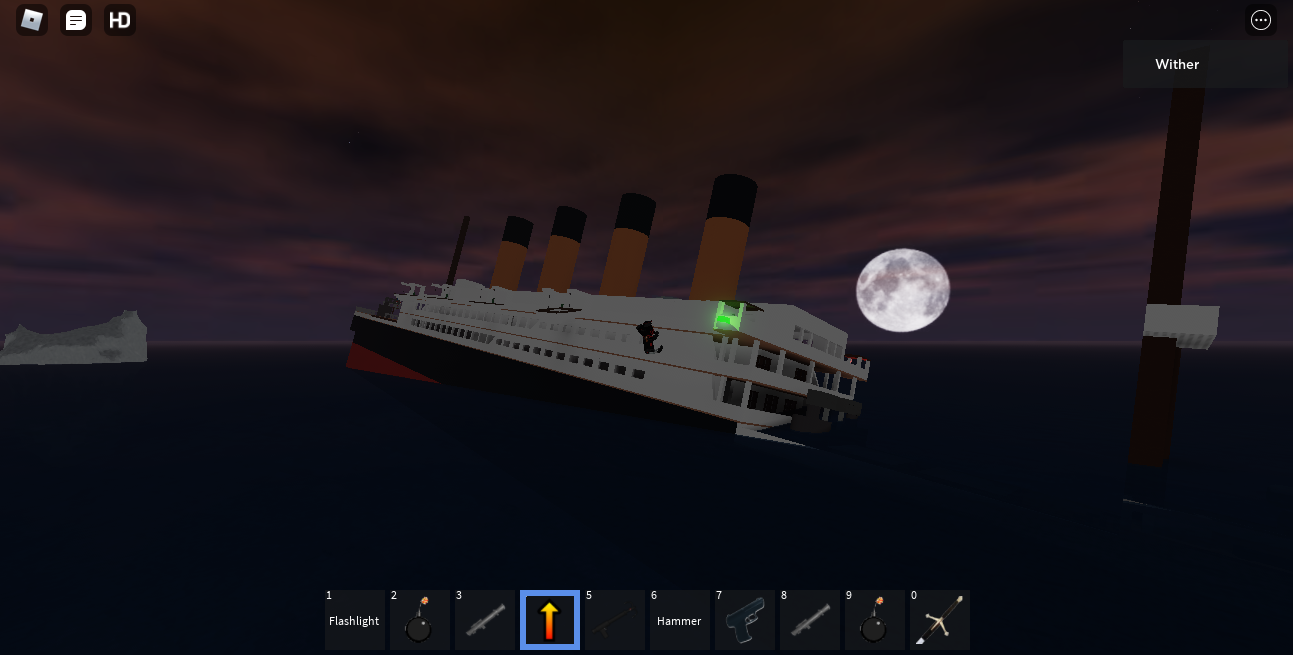Equip the sword in slot 0
The width and height of the screenshot is (1293, 655).
click(940, 620)
